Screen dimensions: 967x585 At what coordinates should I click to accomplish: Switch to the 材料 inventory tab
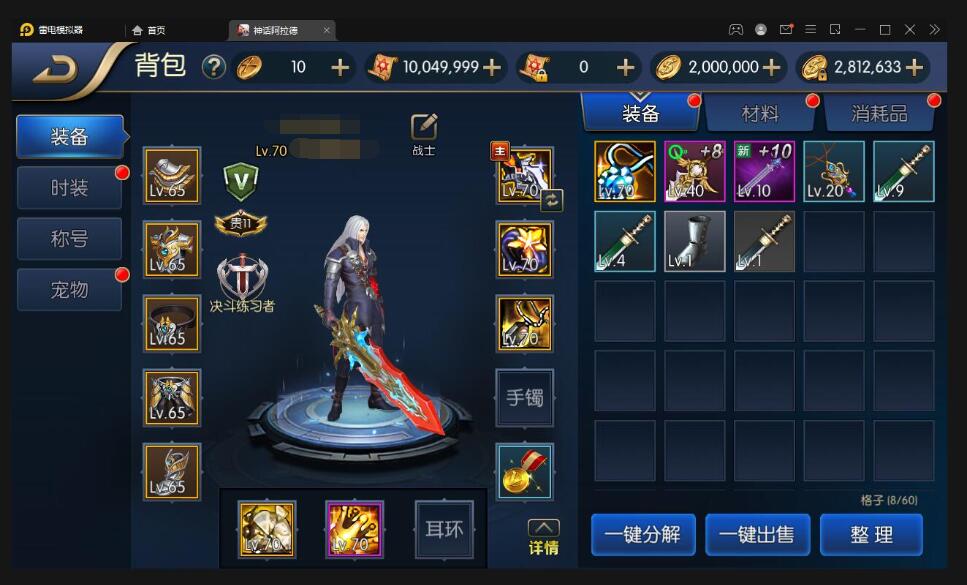(x=759, y=113)
